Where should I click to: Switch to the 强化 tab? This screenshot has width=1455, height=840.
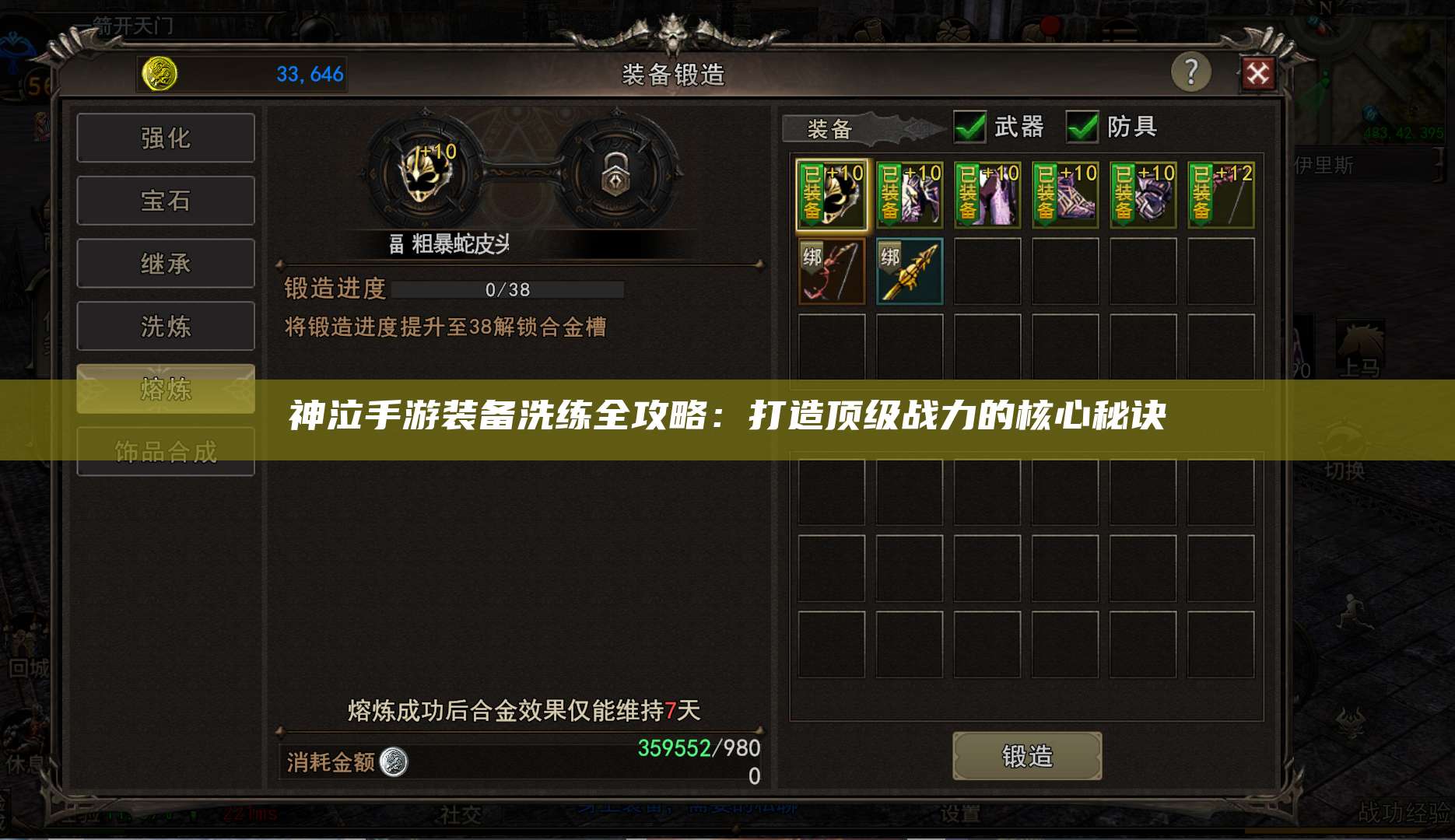pos(166,138)
